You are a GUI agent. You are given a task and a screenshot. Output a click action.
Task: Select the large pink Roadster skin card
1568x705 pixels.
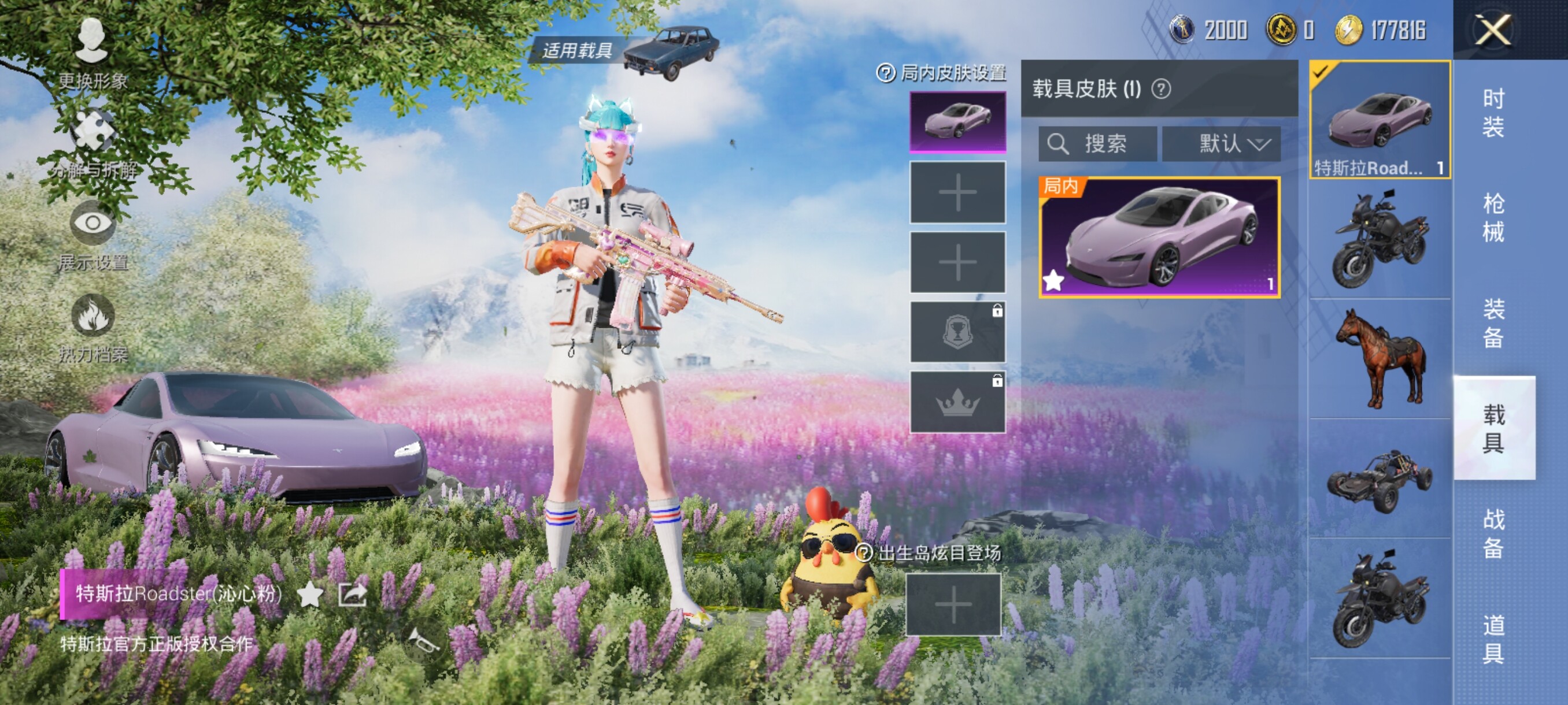(1159, 238)
